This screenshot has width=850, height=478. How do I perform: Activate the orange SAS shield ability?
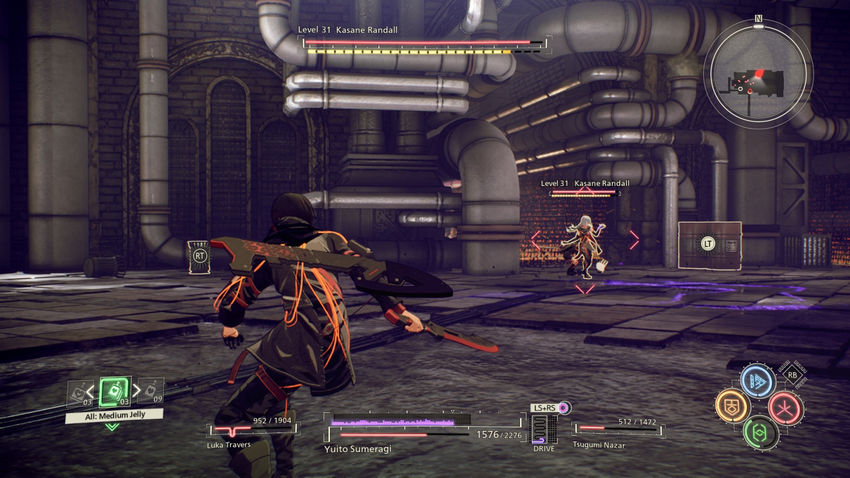pyautogui.click(x=732, y=406)
